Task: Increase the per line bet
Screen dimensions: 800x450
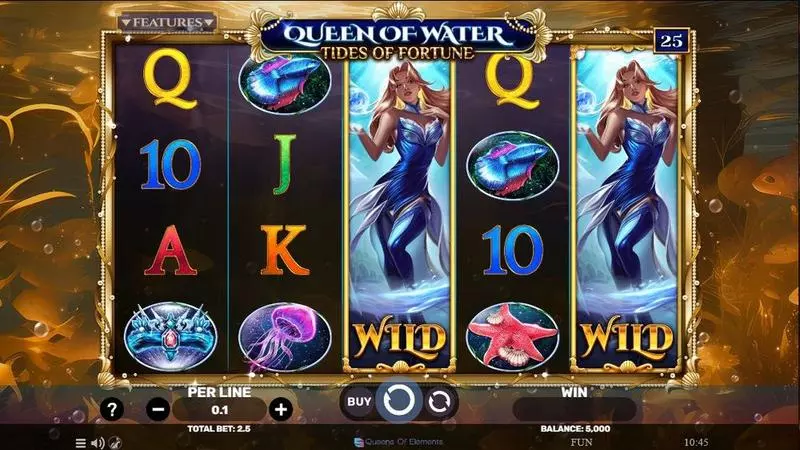Action: tap(281, 409)
